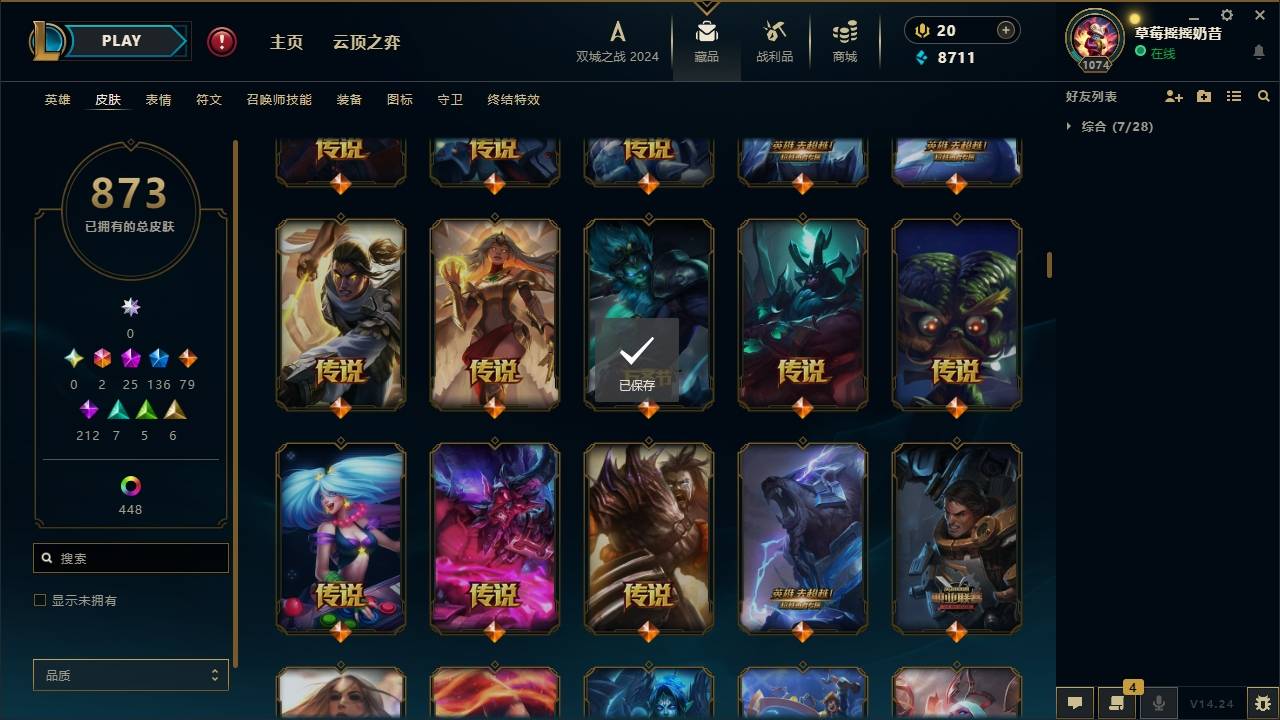
Task: Click the 搜索 search input field
Action: point(130,557)
